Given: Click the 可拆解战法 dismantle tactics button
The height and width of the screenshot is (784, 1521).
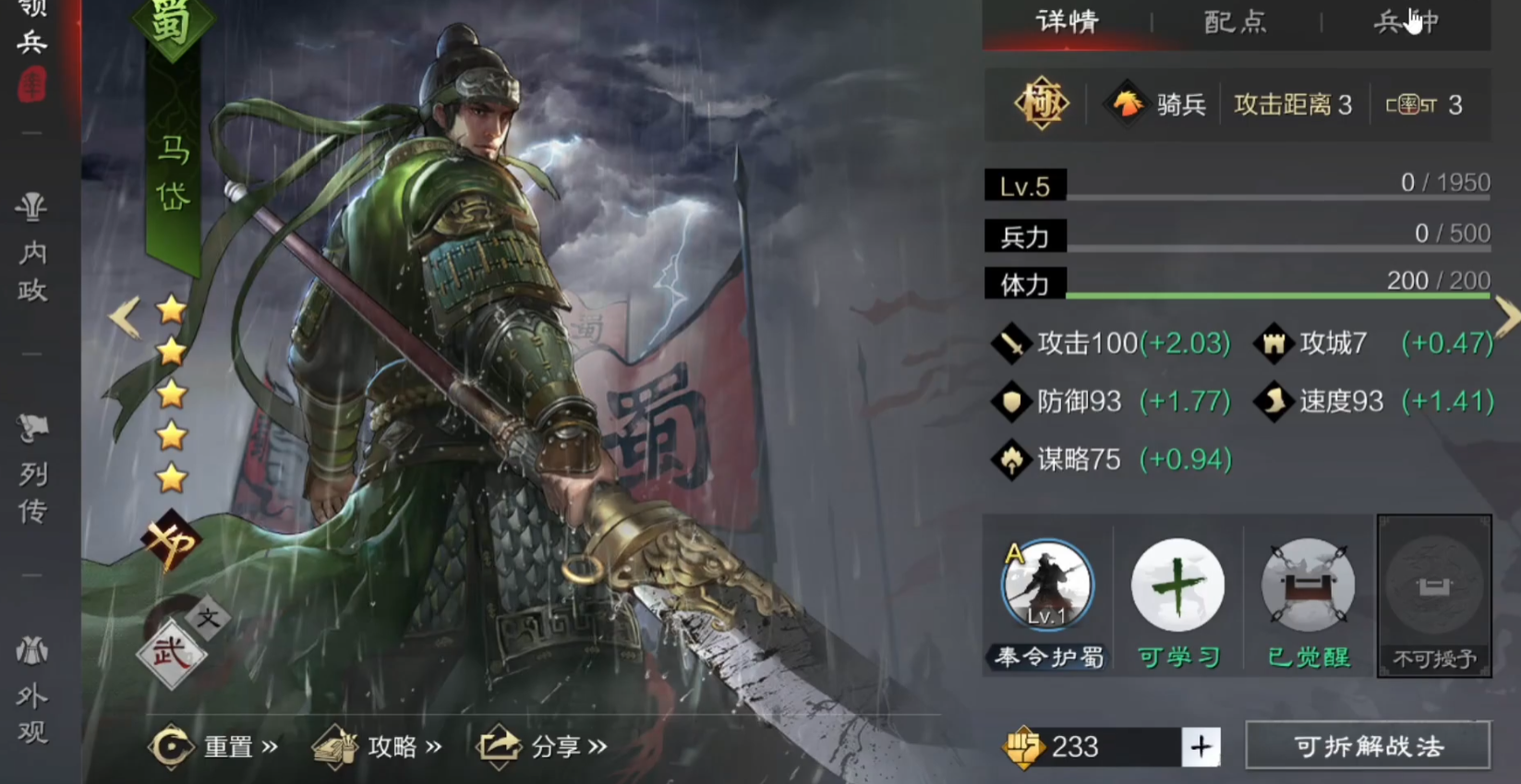Looking at the screenshot, I should click(x=1368, y=746).
